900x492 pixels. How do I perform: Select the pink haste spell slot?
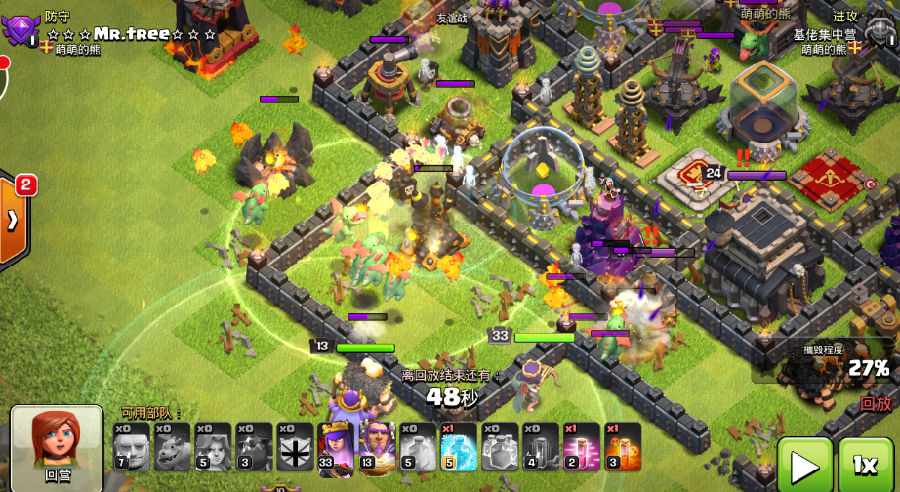pyautogui.click(x=582, y=446)
